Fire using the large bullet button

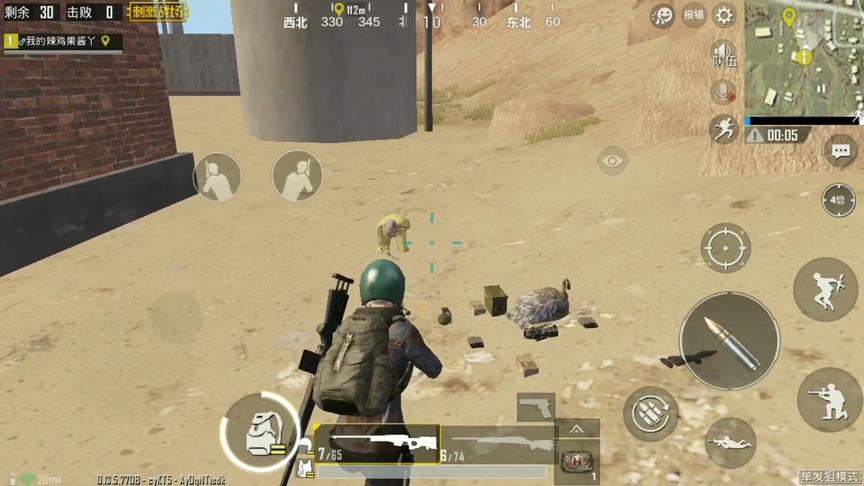pyautogui.click(x=729, y=341)
